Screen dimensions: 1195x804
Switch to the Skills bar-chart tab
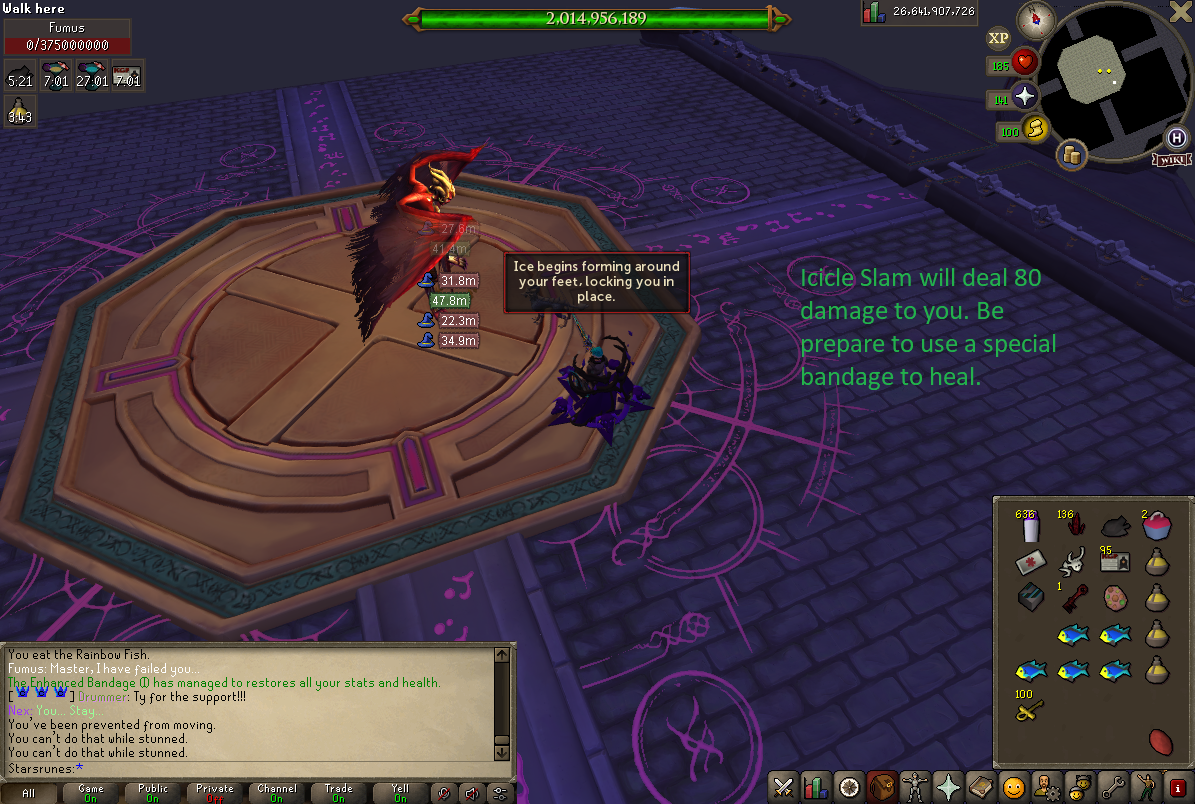(816, 787)
